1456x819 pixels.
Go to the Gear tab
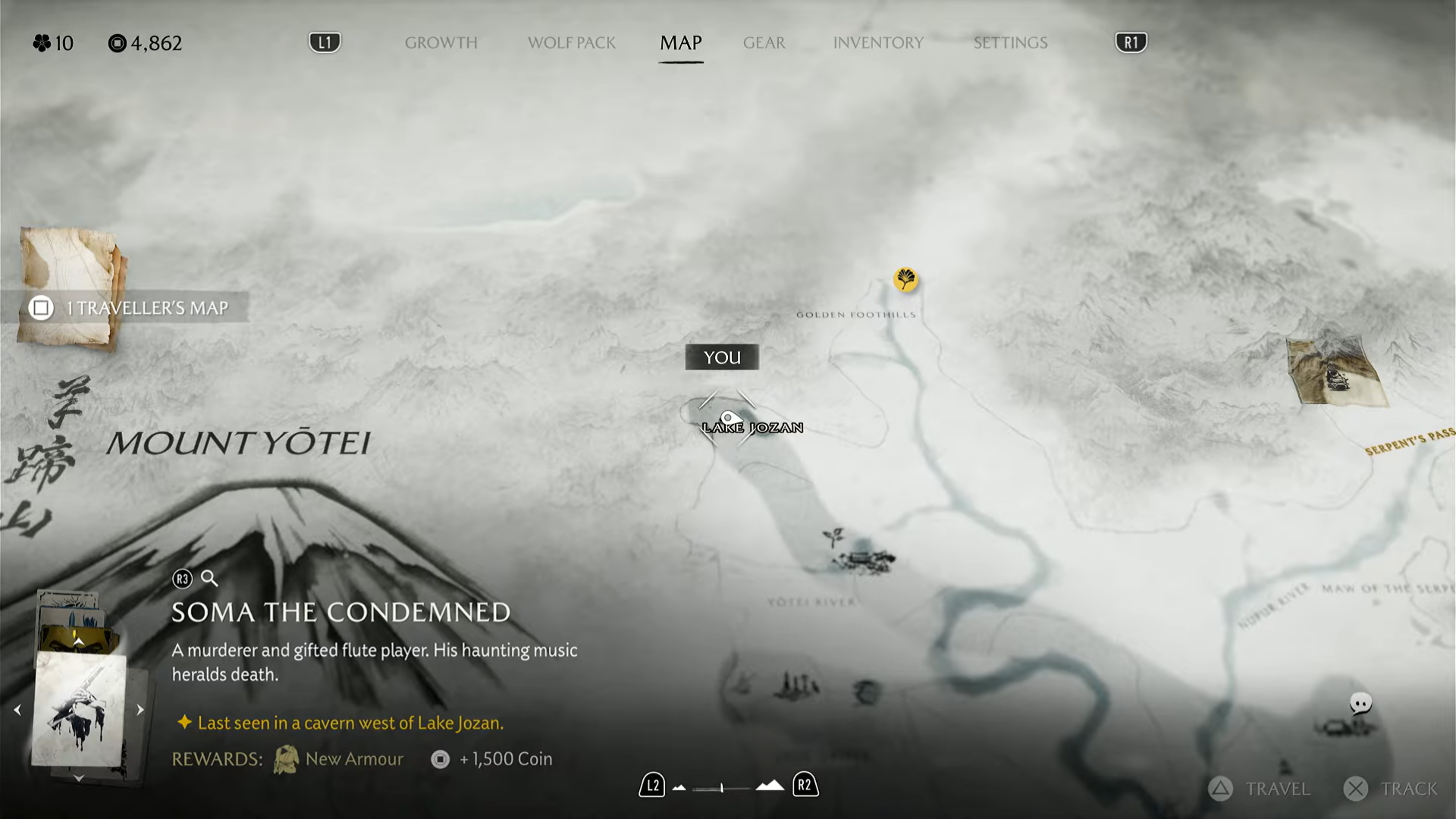pyautogui.click(x=764, y=43)
